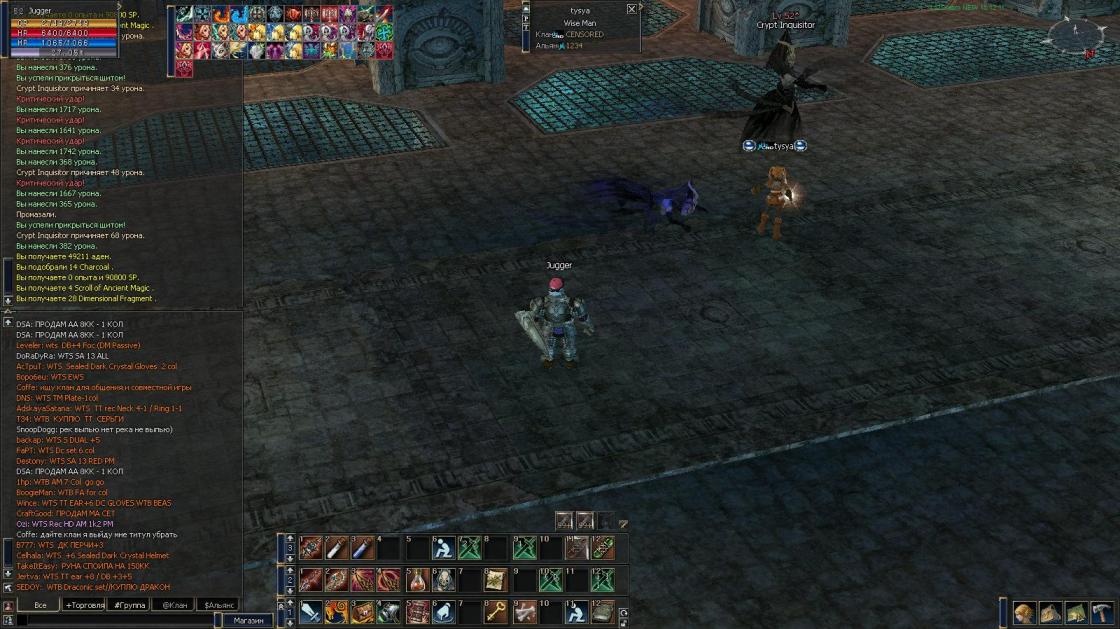Open the treasure chest hotbar icon
Screen dimensions: 1120x629
click(363, 612)
